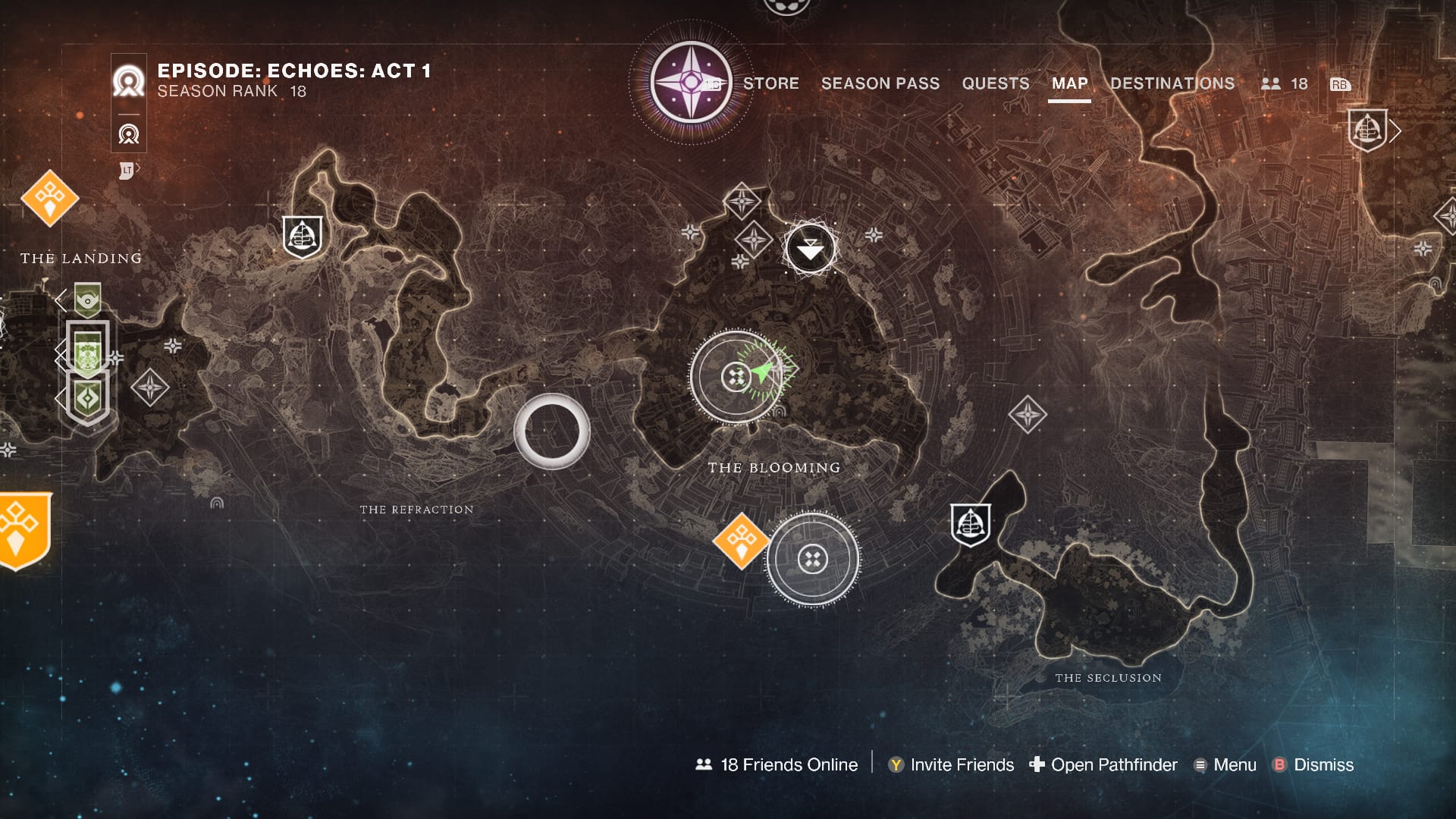
Task: Select the Map tab
Action: tap(1069, 83)
